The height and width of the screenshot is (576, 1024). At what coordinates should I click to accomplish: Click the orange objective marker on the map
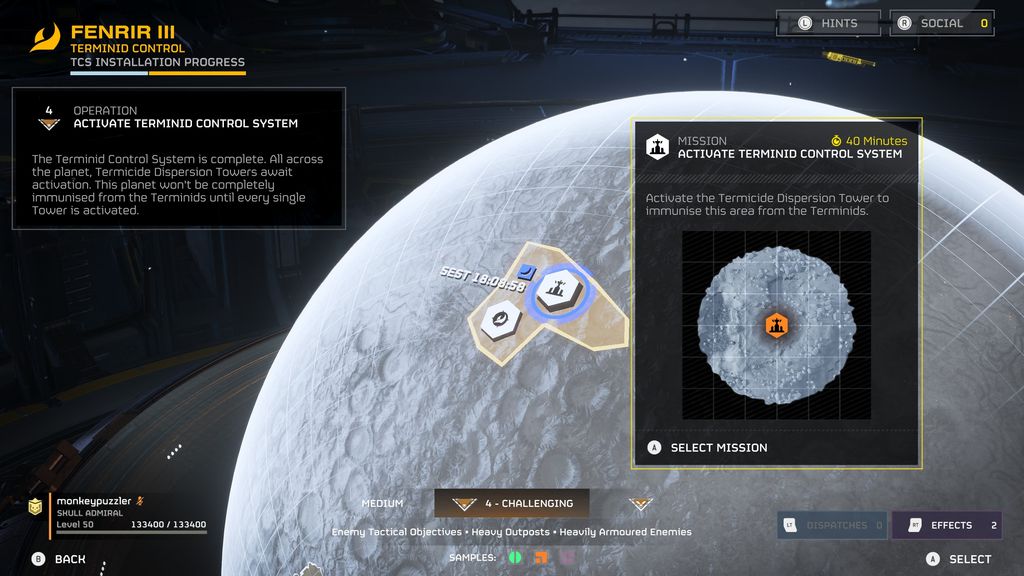tap(776, 325)
